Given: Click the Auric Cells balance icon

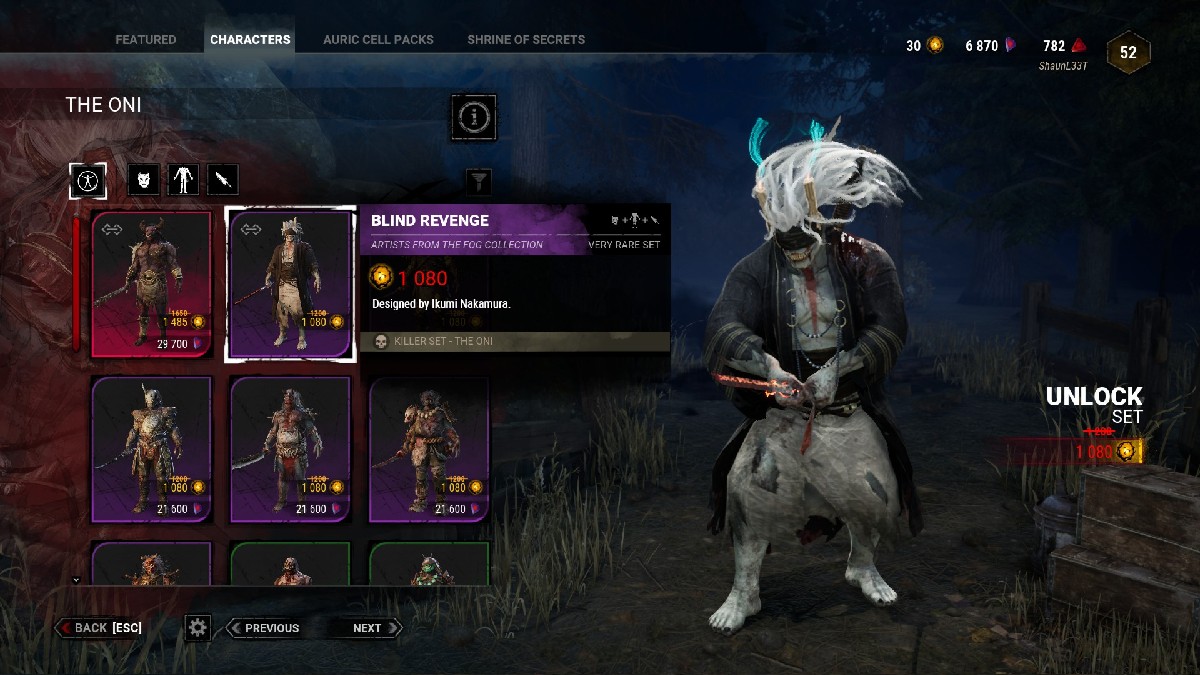Looking at the screenshot, I should 935,46.
